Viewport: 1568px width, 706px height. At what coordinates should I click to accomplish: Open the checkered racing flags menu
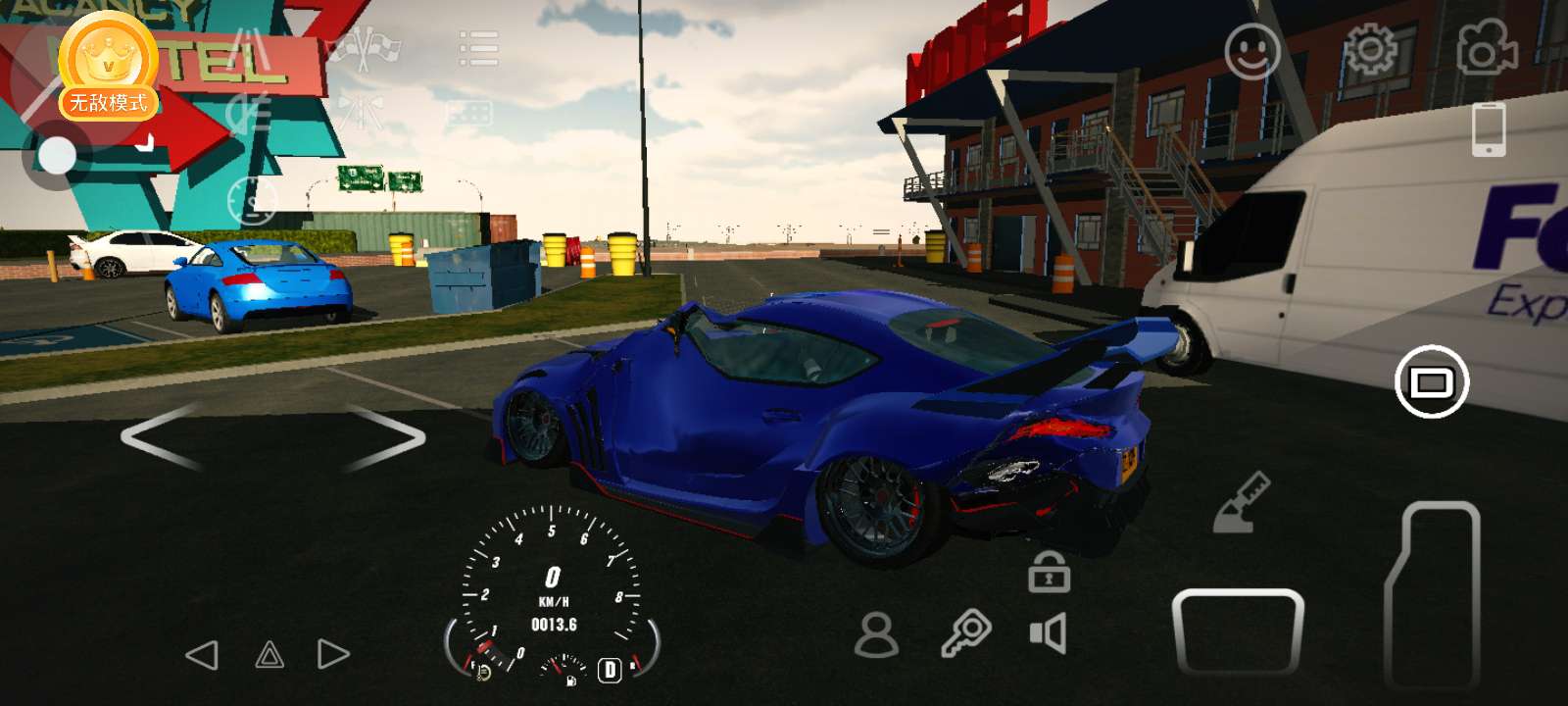(363, 47)
